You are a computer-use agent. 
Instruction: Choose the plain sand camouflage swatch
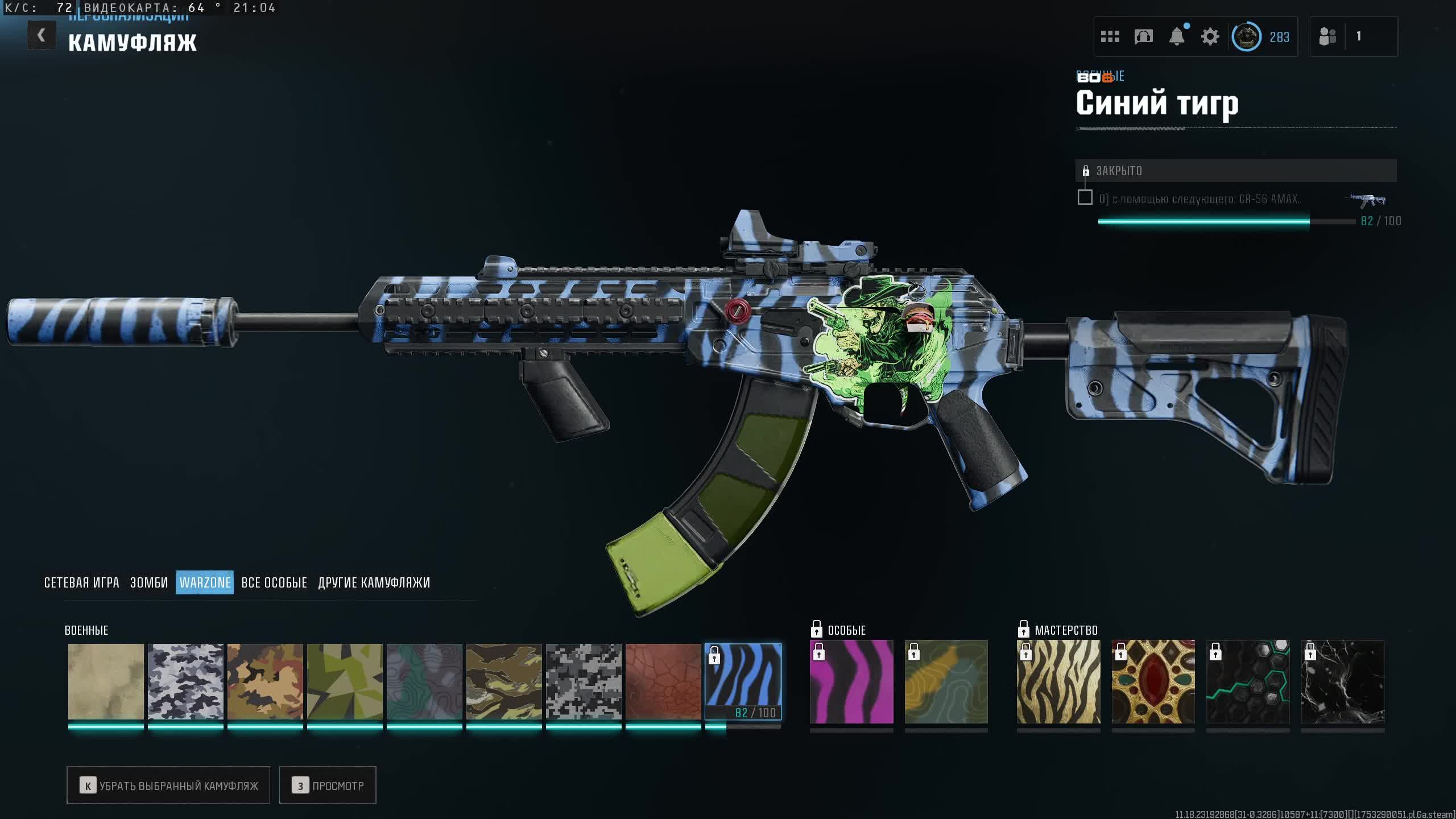click(106, 681)
